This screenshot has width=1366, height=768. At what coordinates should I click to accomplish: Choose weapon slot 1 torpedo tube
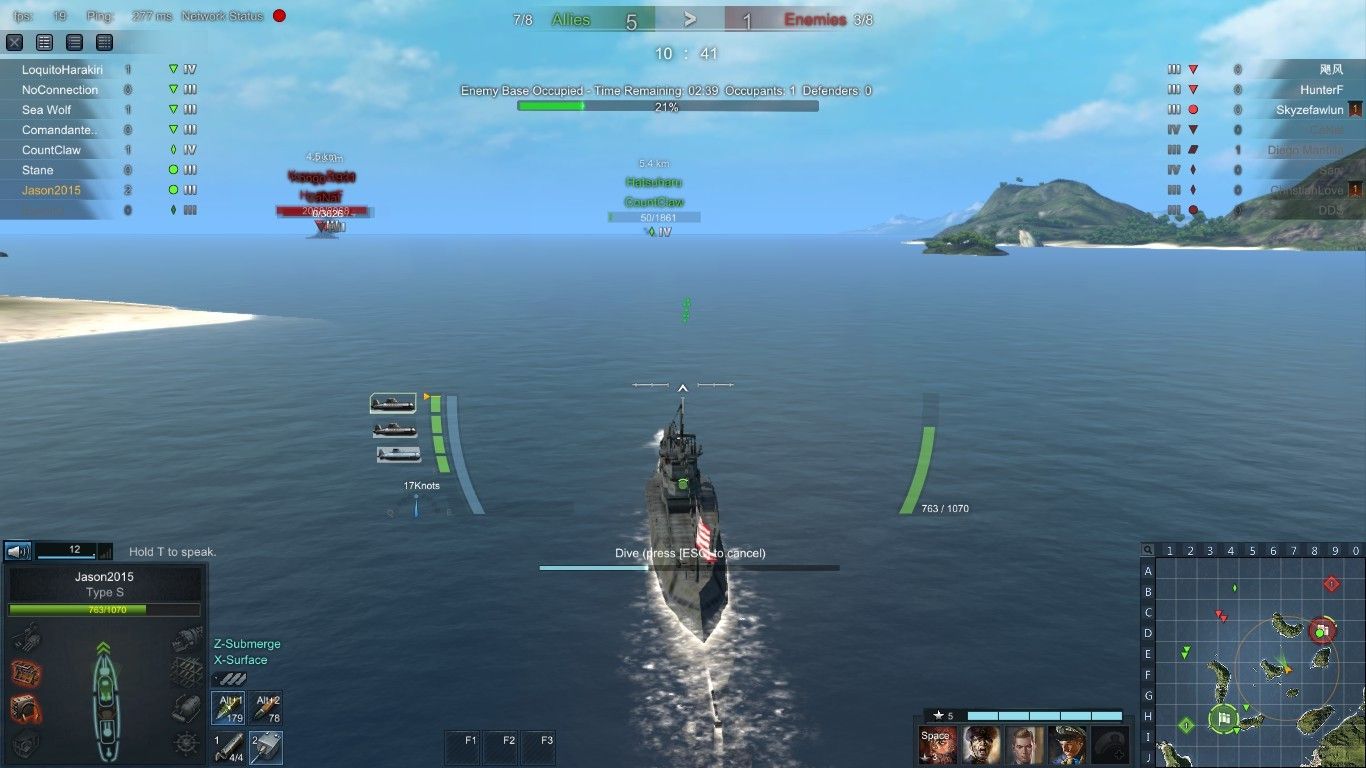click(228, 747)
